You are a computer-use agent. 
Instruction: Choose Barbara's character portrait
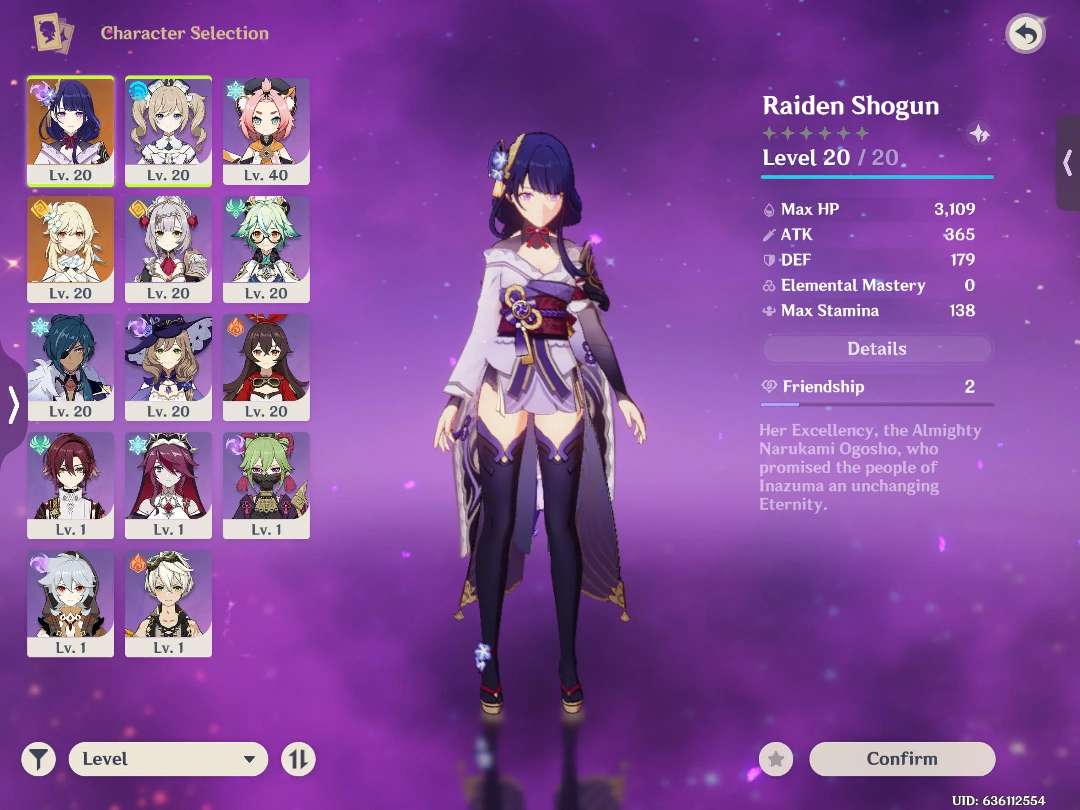(x=168, y=130)
